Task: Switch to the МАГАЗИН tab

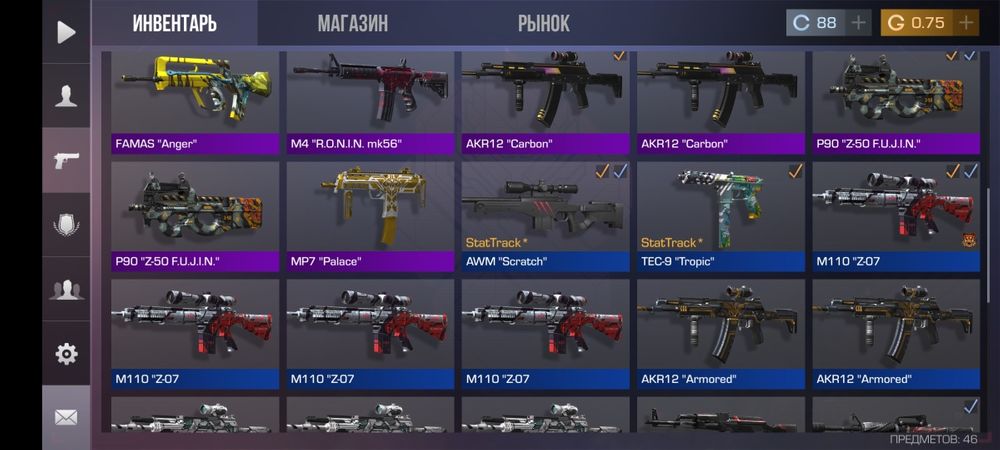Action: pyautogui.click(x=352, y=23)
